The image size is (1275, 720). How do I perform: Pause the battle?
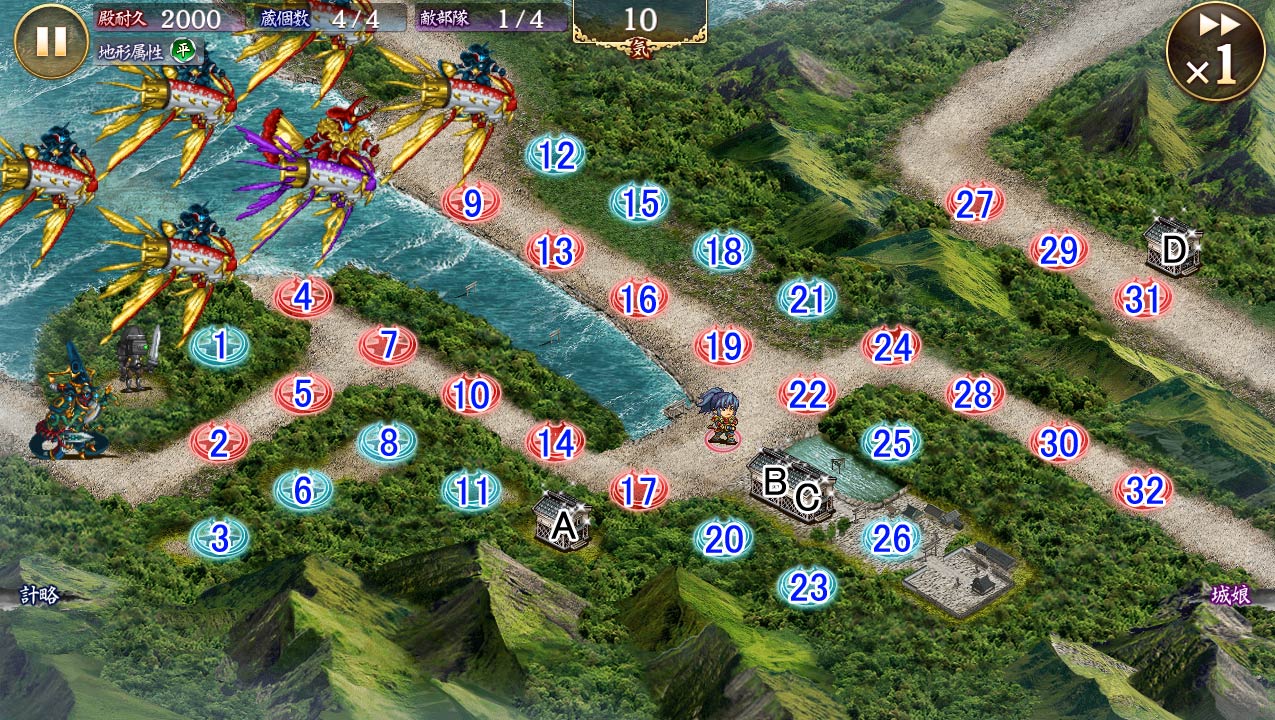(51, 41)
